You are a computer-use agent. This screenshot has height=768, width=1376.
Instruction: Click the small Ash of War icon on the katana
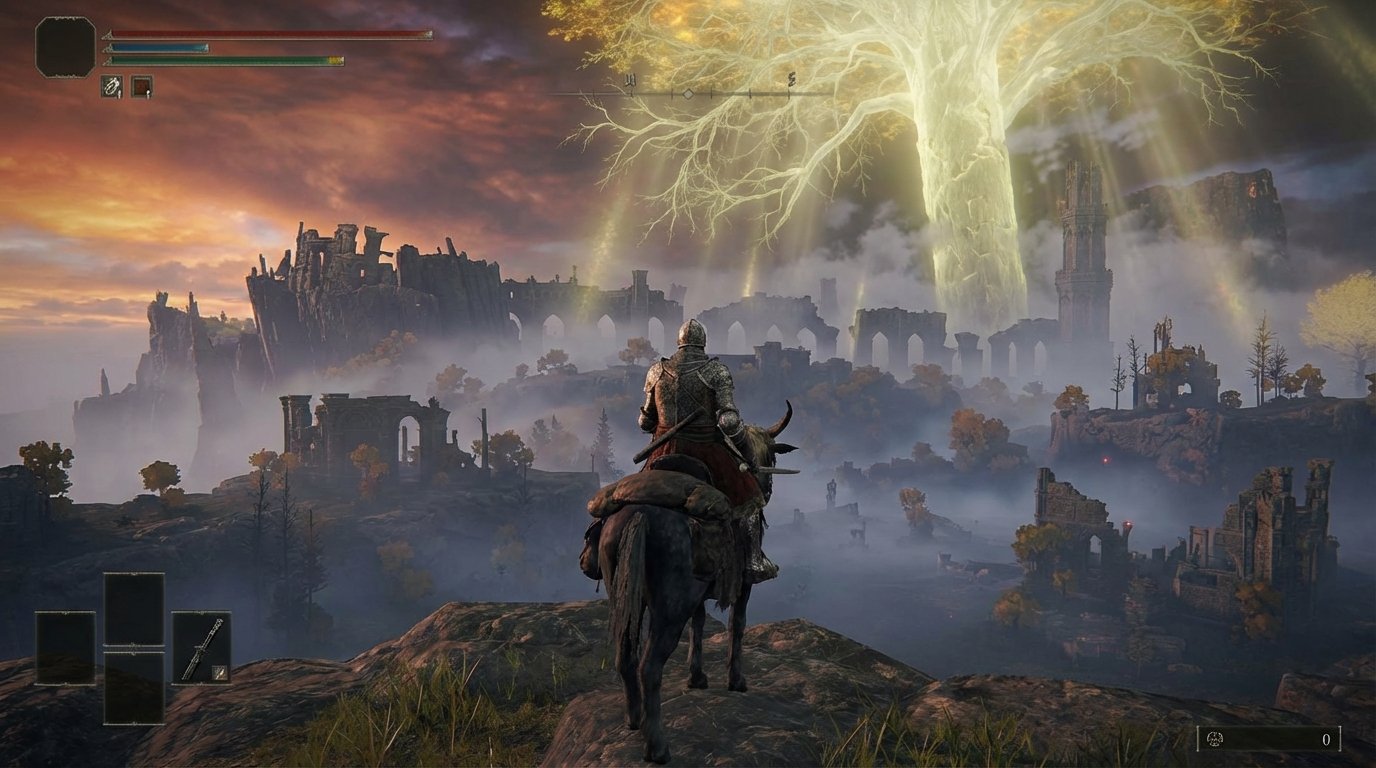[220, 673]
